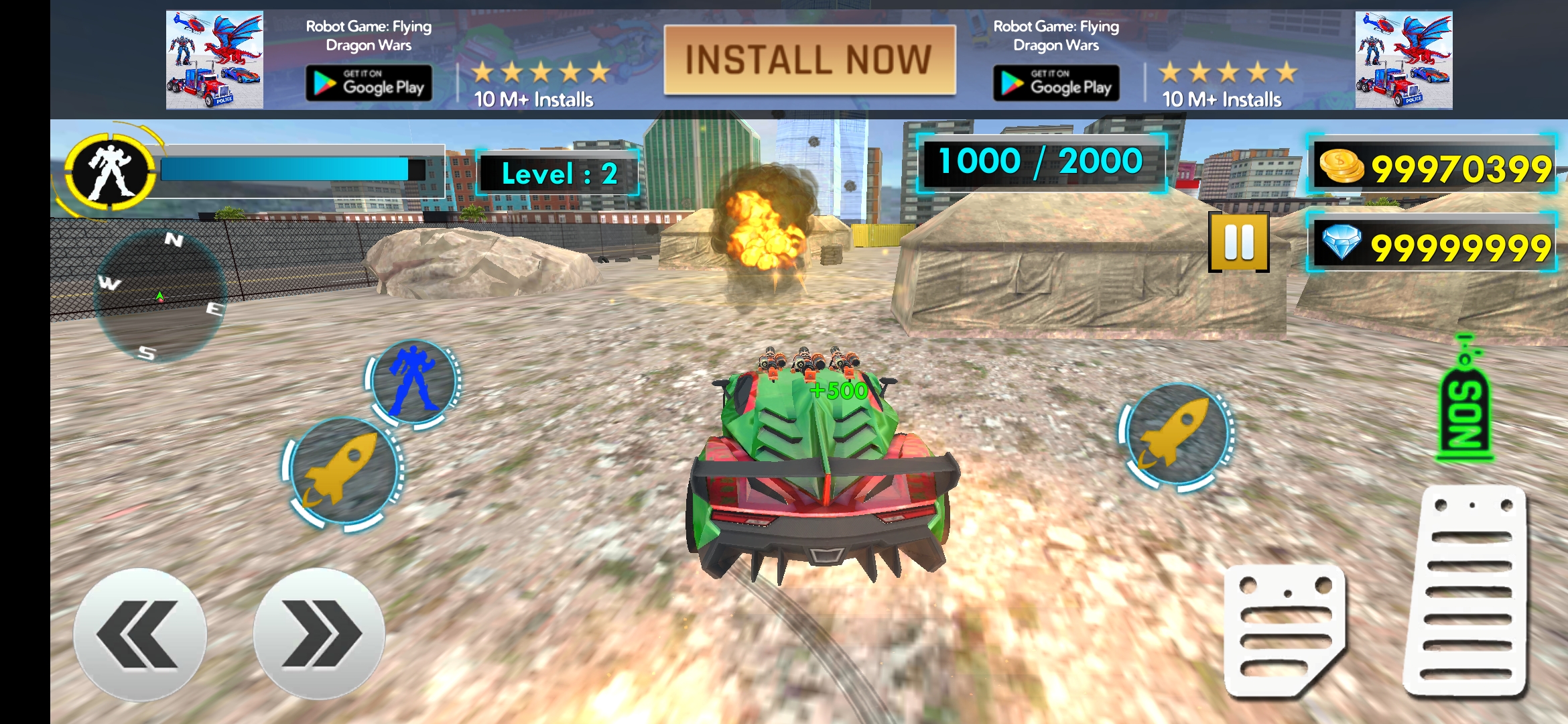Steer right with the double-arrow button
The width and height of the screenshot is (1568, 724).
pos(319,634)
